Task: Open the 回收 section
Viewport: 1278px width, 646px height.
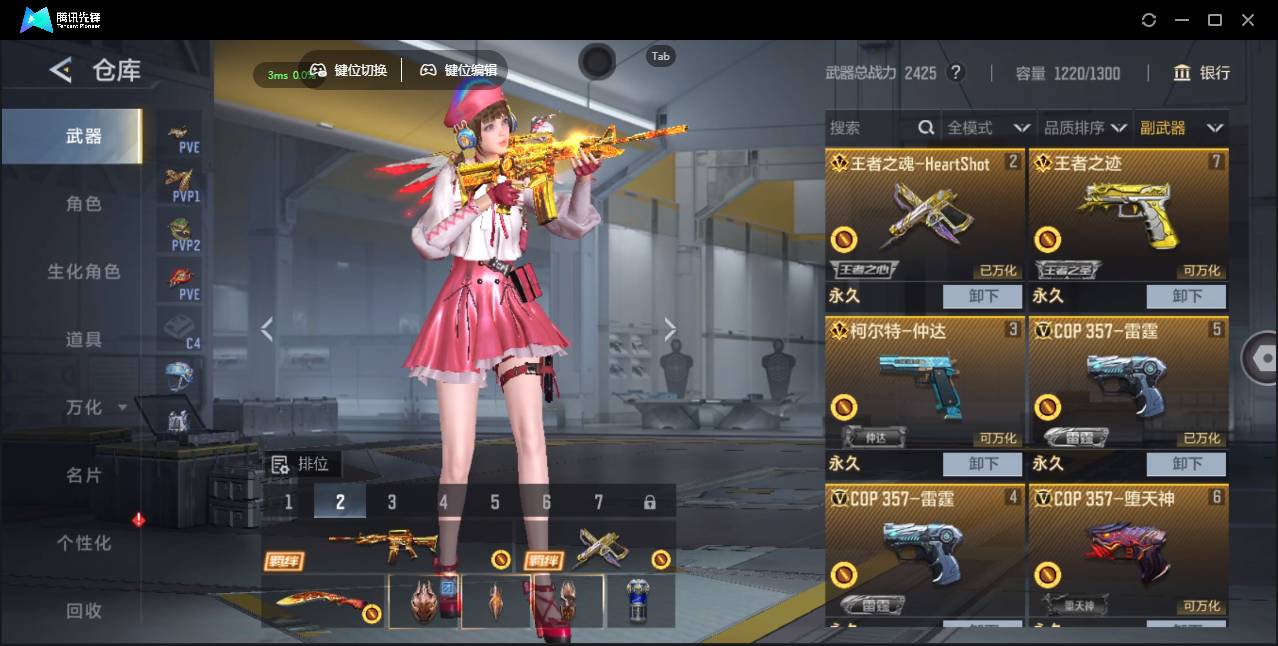Action: (x=84, y=610)
